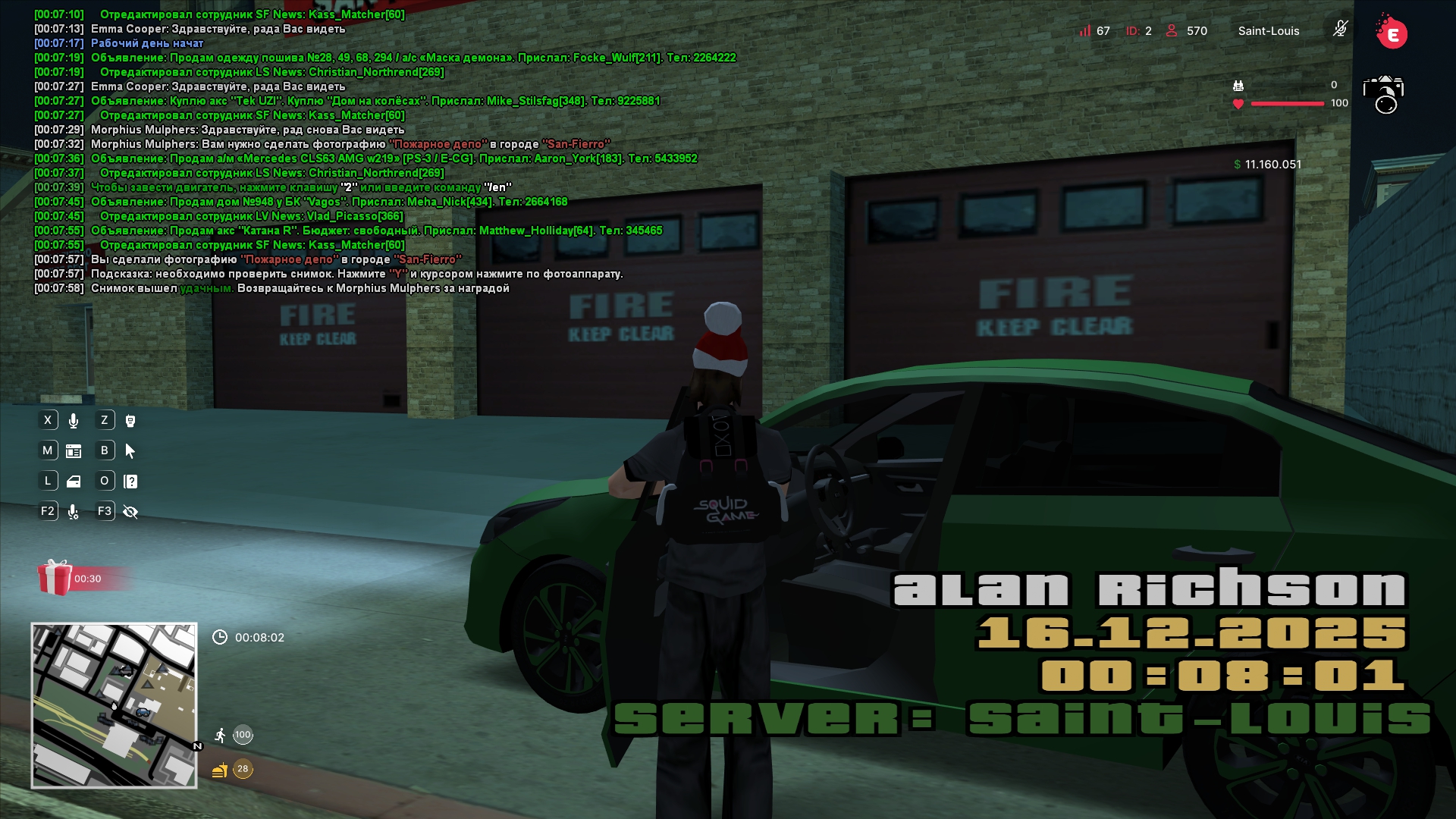1456x819 pixels.
Task: Select the voice chat microphone icon
Action: pyautogui.click(x=74, y=421)
